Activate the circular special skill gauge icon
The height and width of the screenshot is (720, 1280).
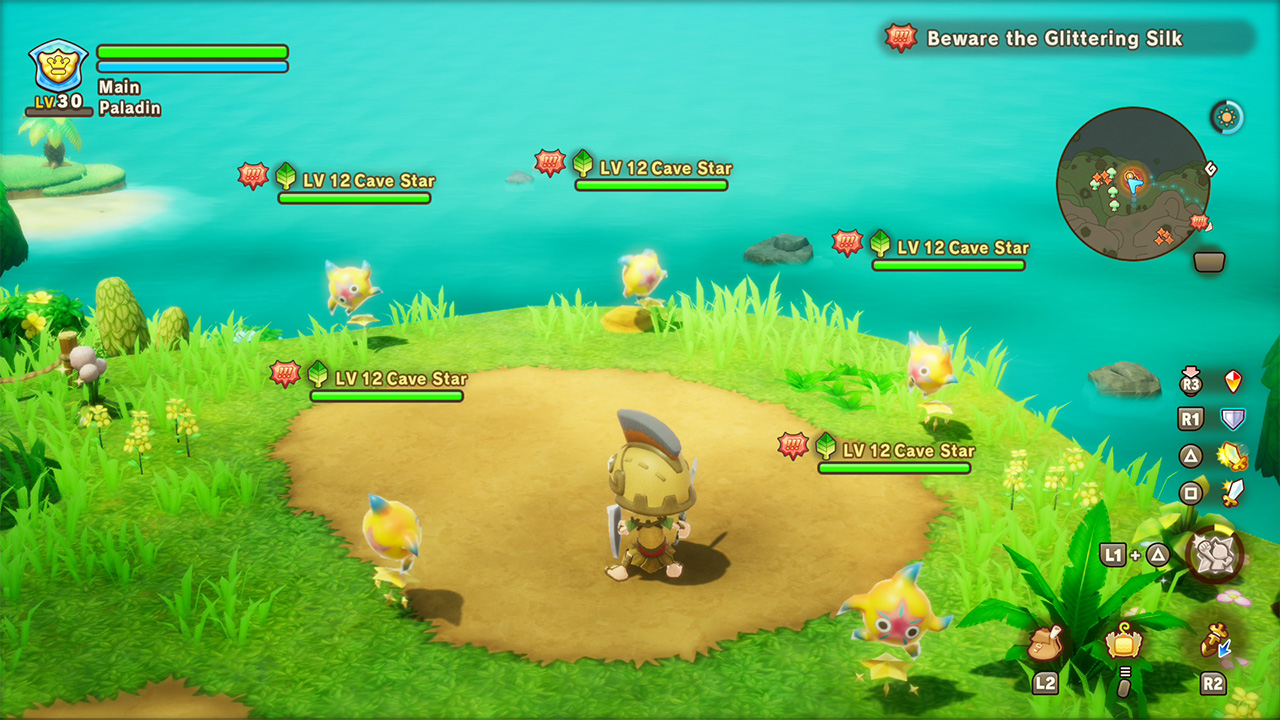[x=1214, y=554]
